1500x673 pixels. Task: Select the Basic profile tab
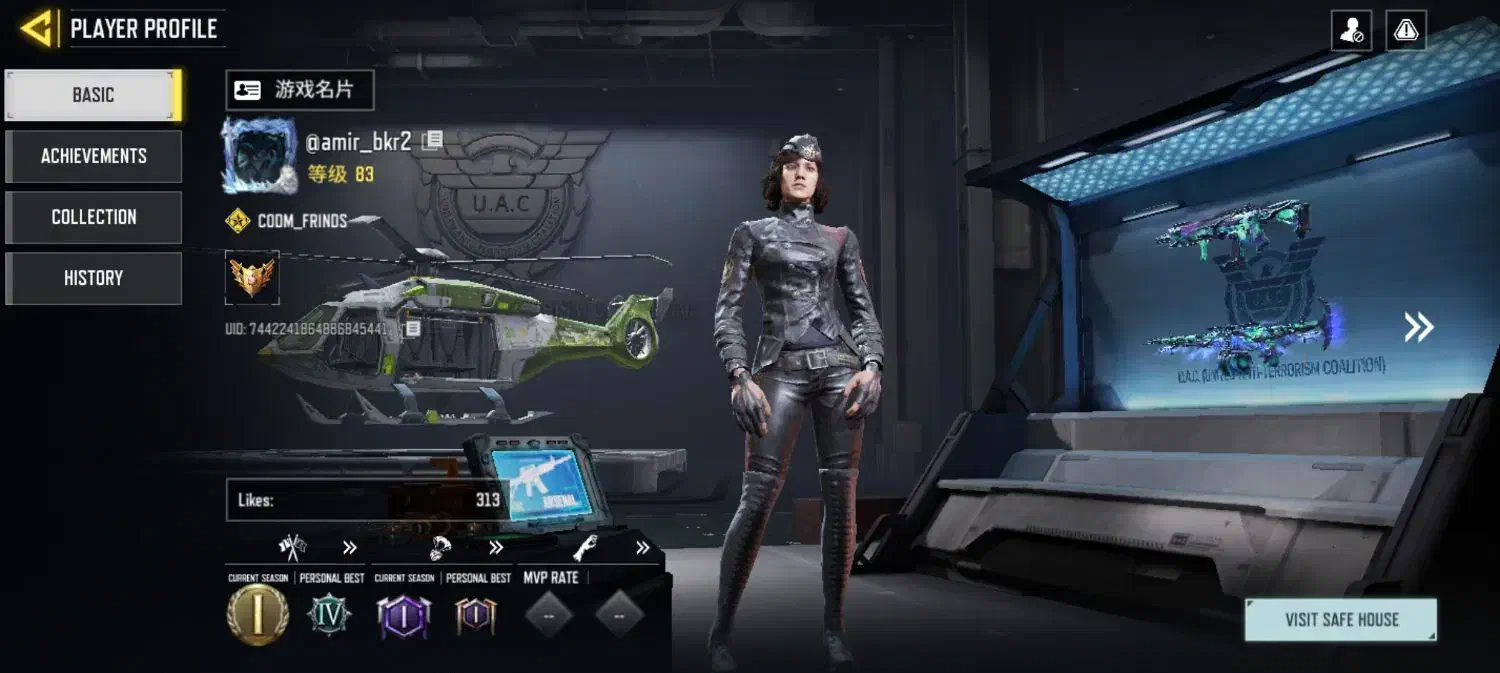(94, 95)
